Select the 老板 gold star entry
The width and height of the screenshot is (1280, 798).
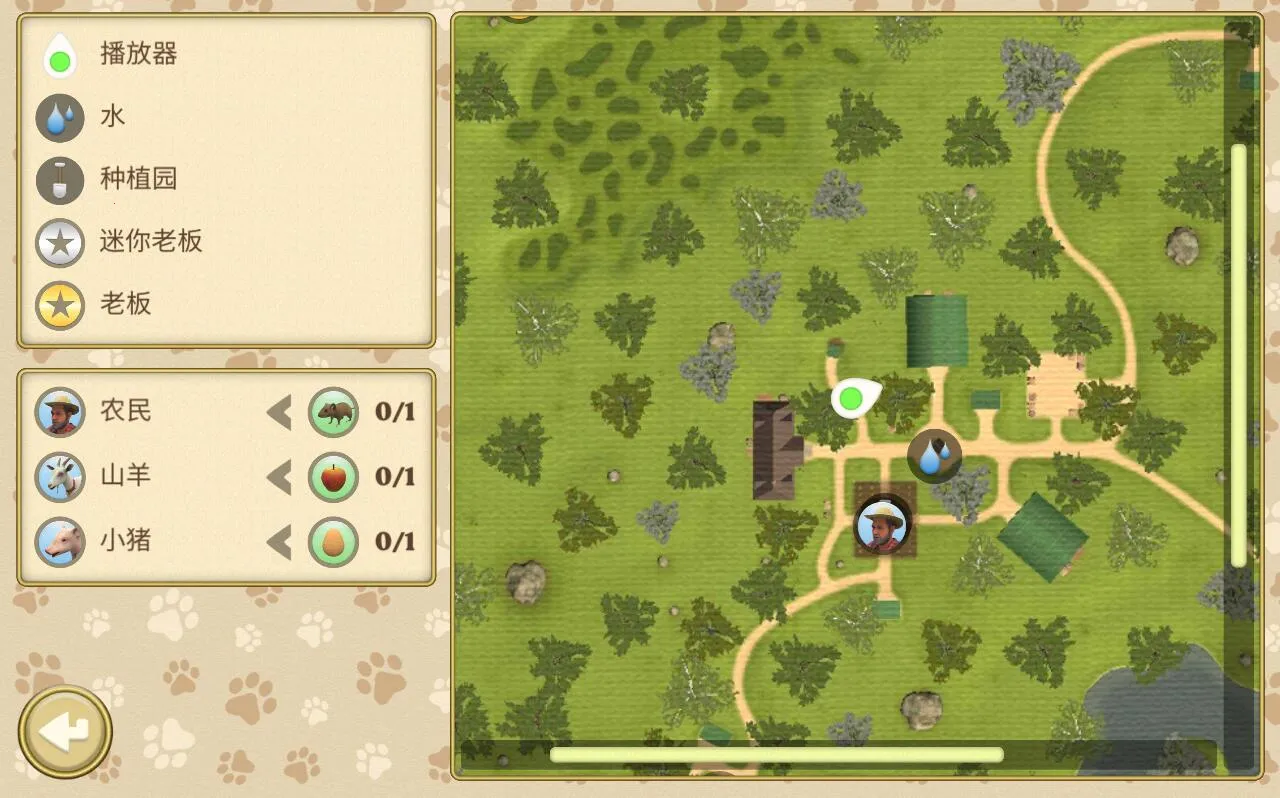tap(125, 304)
